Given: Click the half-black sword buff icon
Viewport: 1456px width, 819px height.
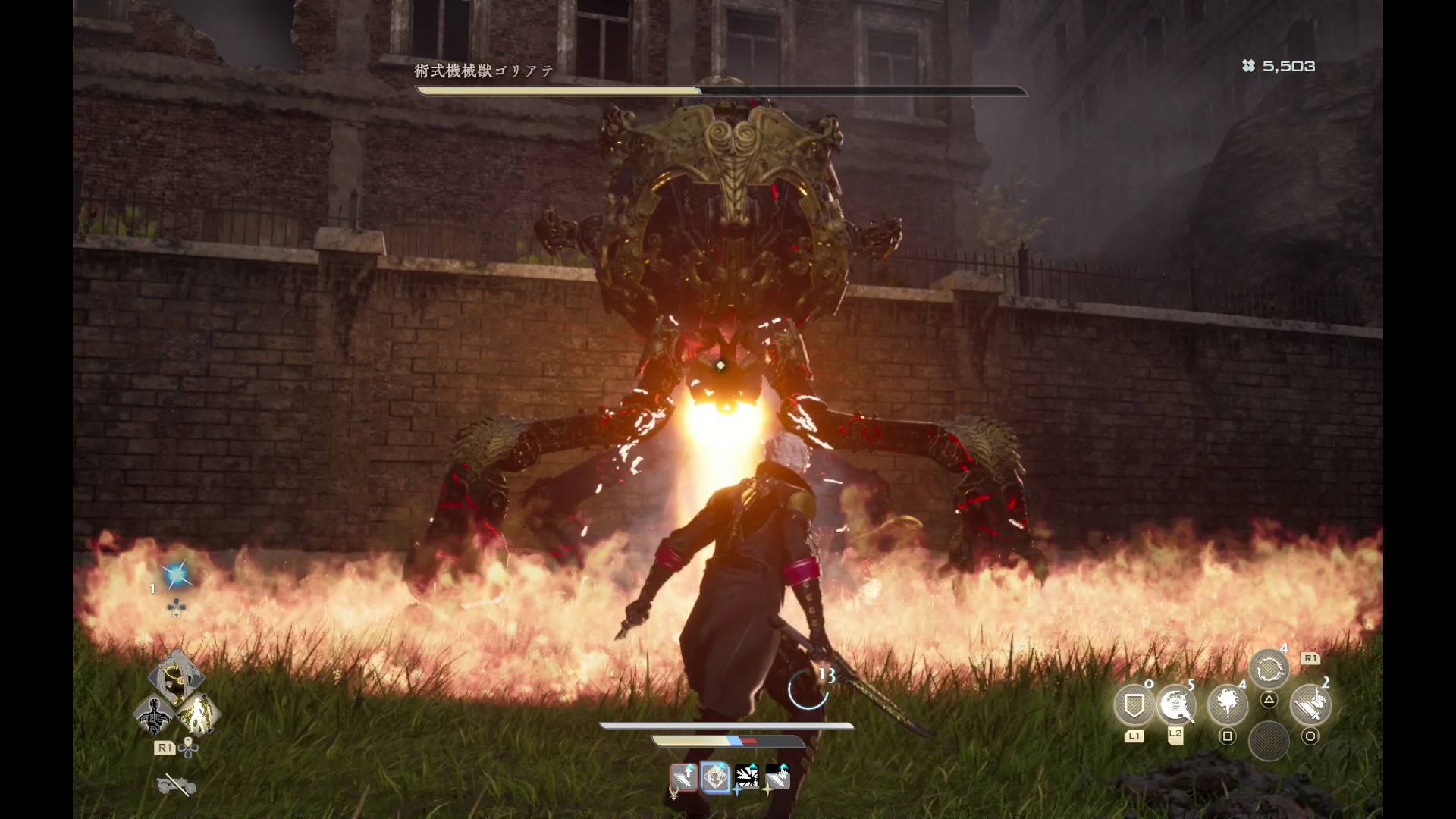Looking at the screenshot, I should tap(777, 777).
